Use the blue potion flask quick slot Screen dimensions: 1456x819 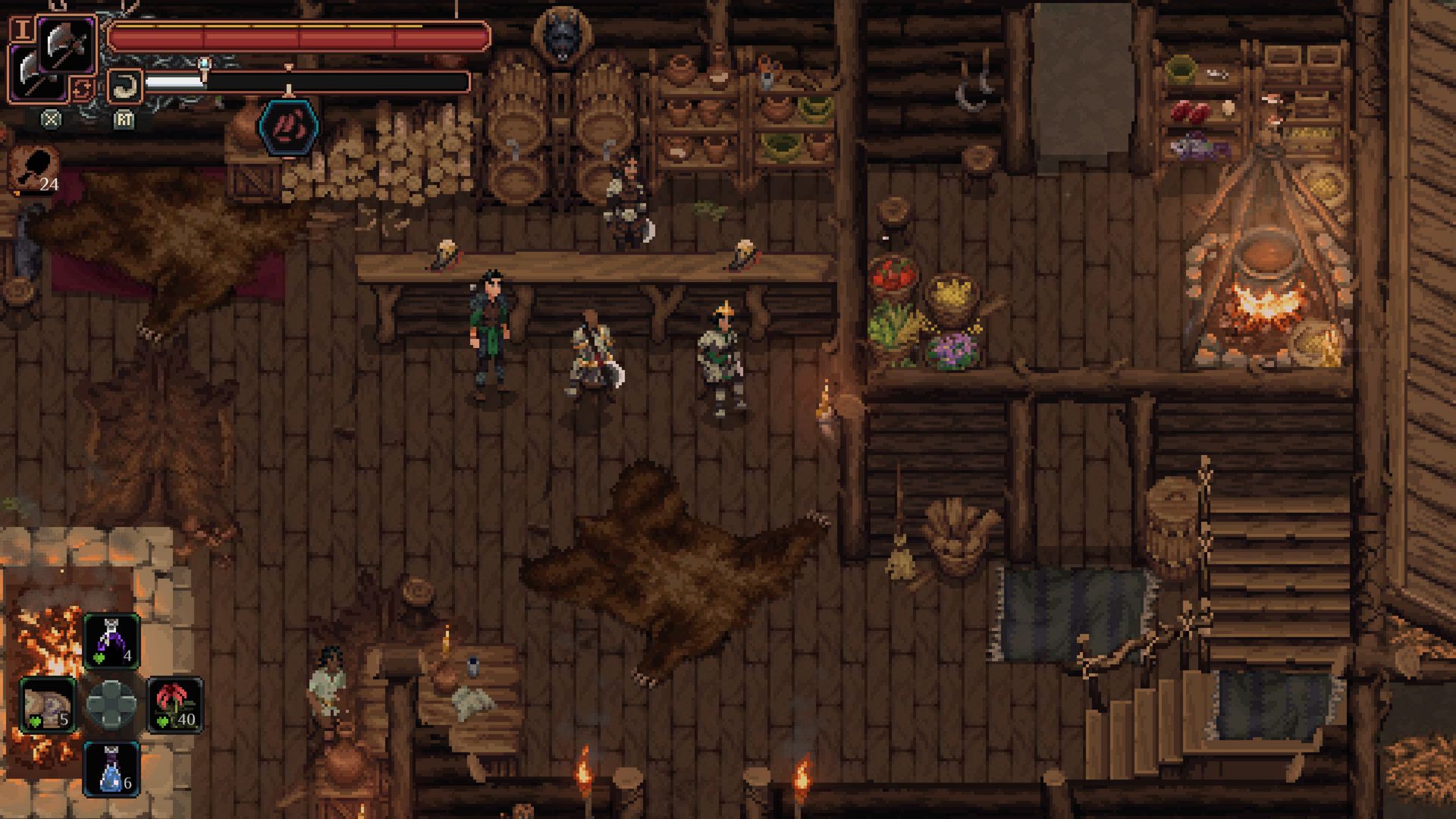(x=111, y=769)
